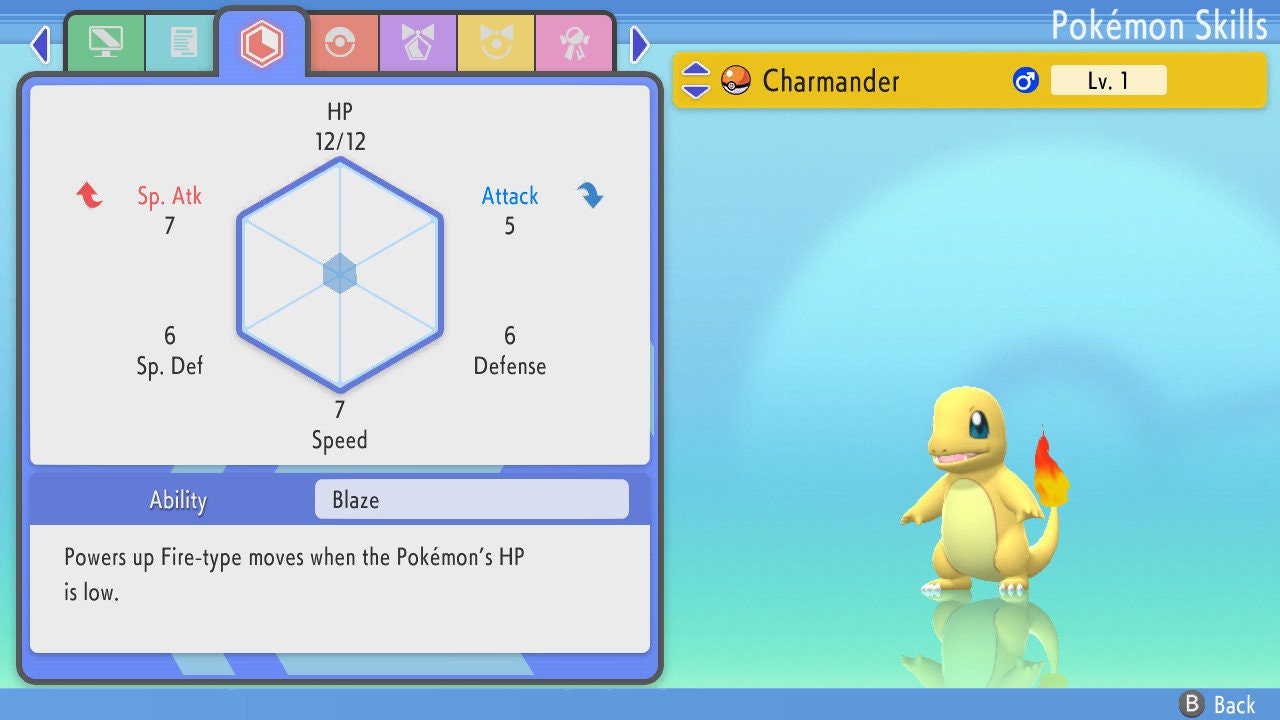The height and width of the screenshot is (720, 1280).
Task: Click the right arrow beside the tabs
Action: (640, 44)
